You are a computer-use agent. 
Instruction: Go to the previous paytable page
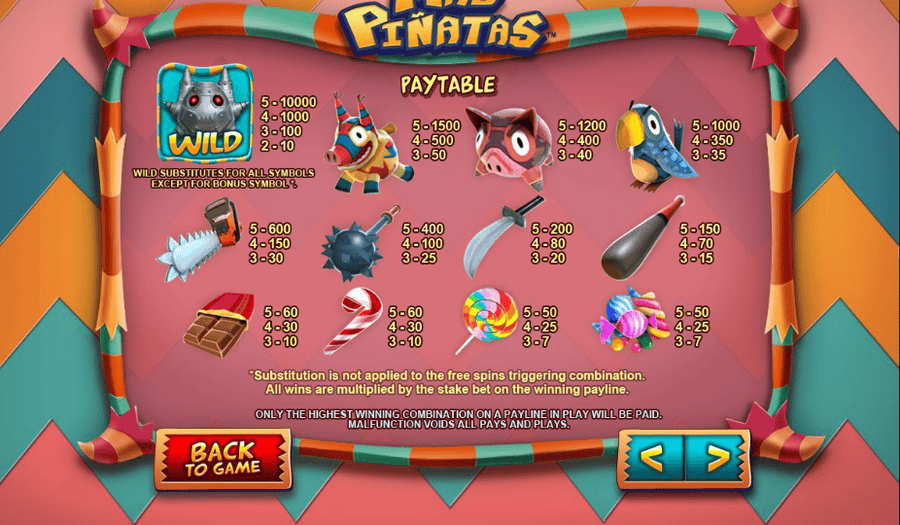(651, 459)
